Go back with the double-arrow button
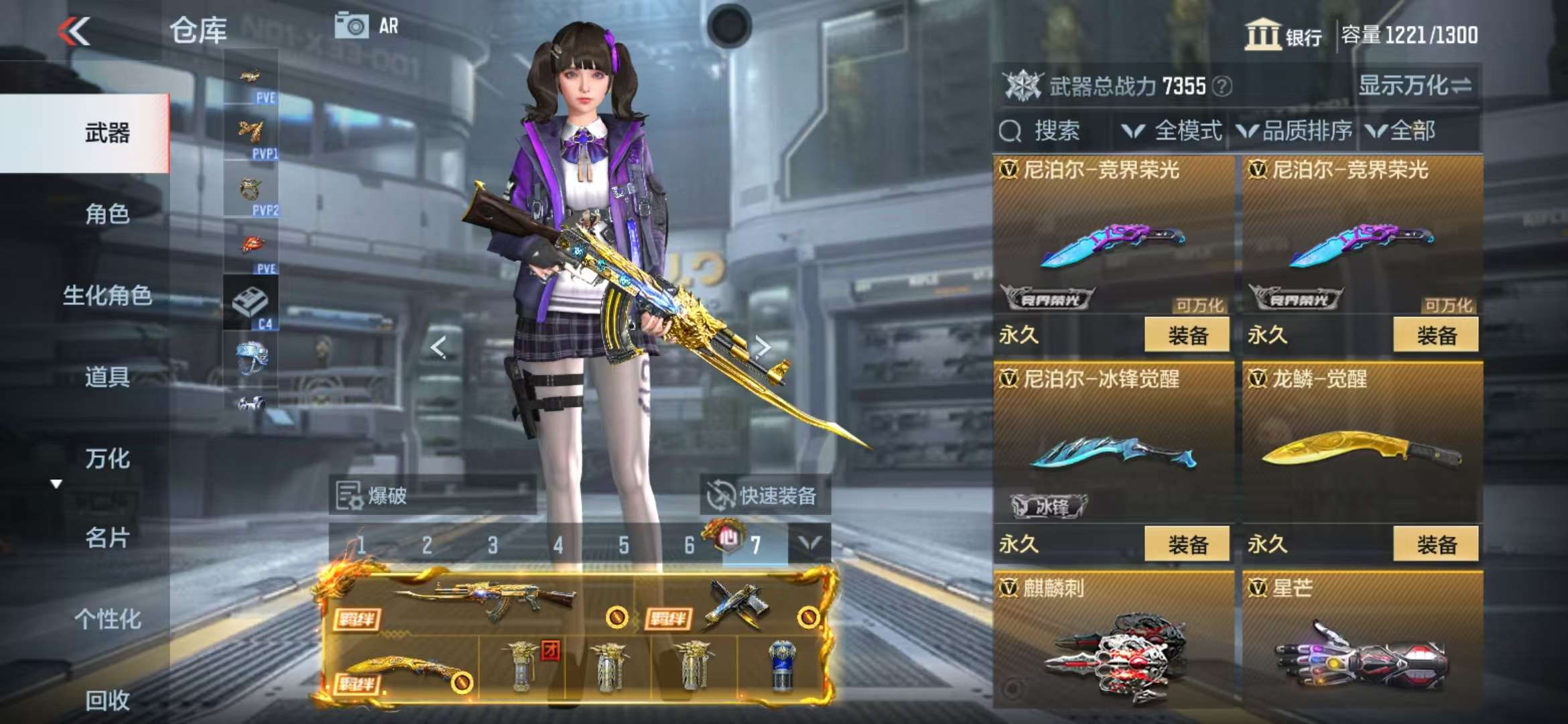Screen dimensions: 1568x724 pos(74,32)
